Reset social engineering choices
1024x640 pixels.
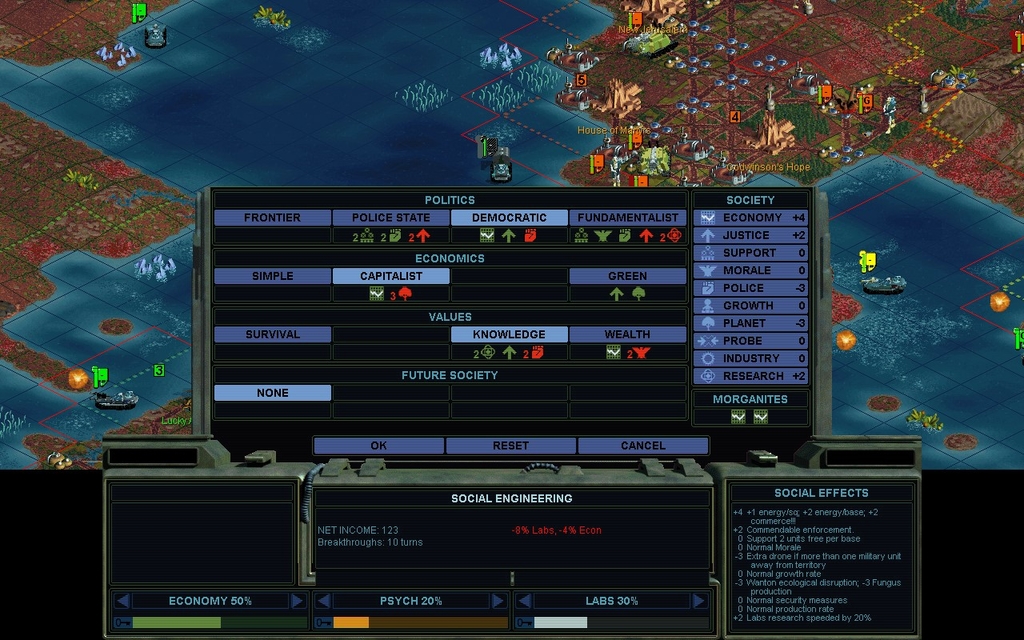[510, 446]
